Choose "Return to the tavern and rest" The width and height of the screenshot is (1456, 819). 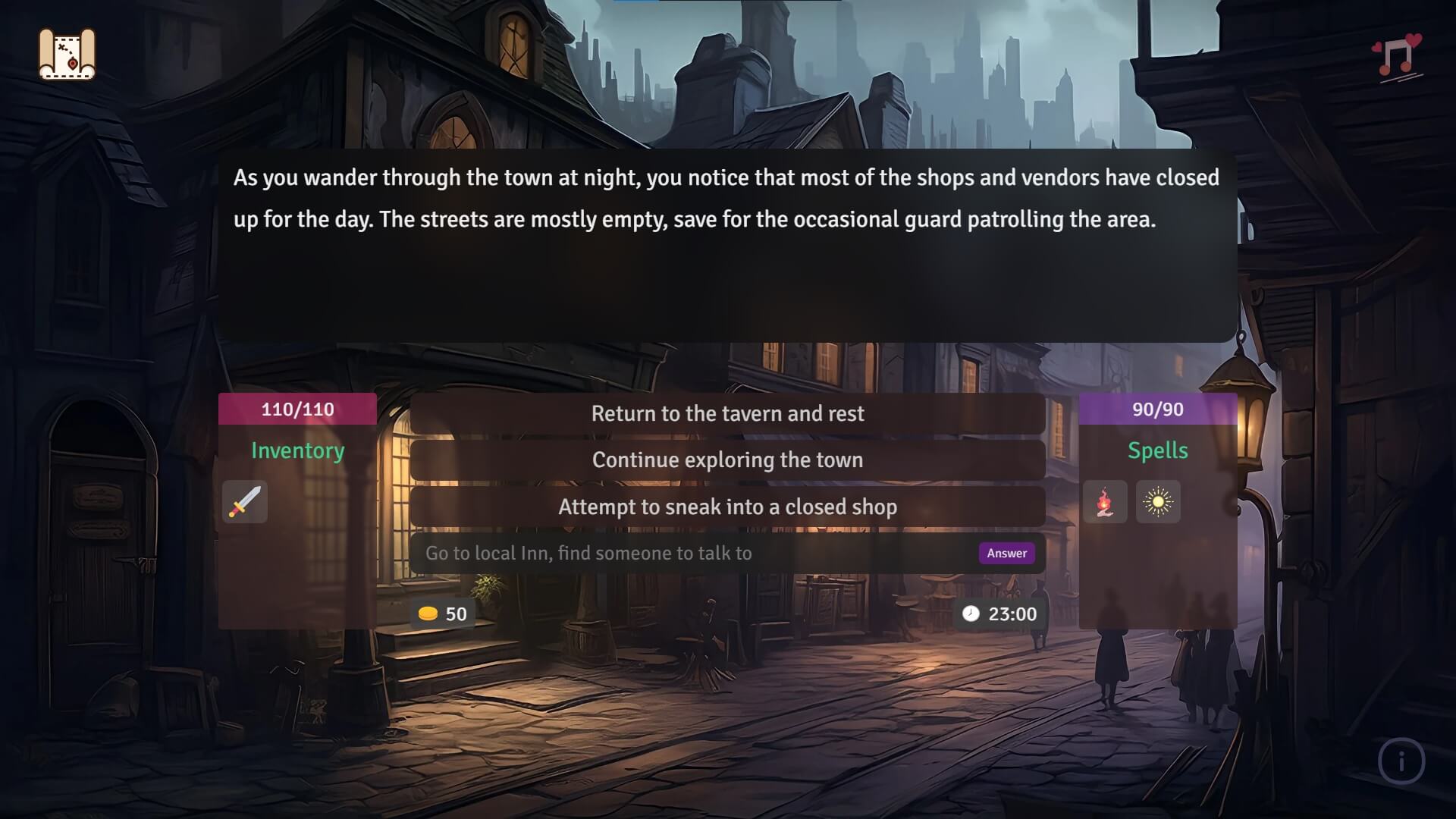(x=727, y=414)
